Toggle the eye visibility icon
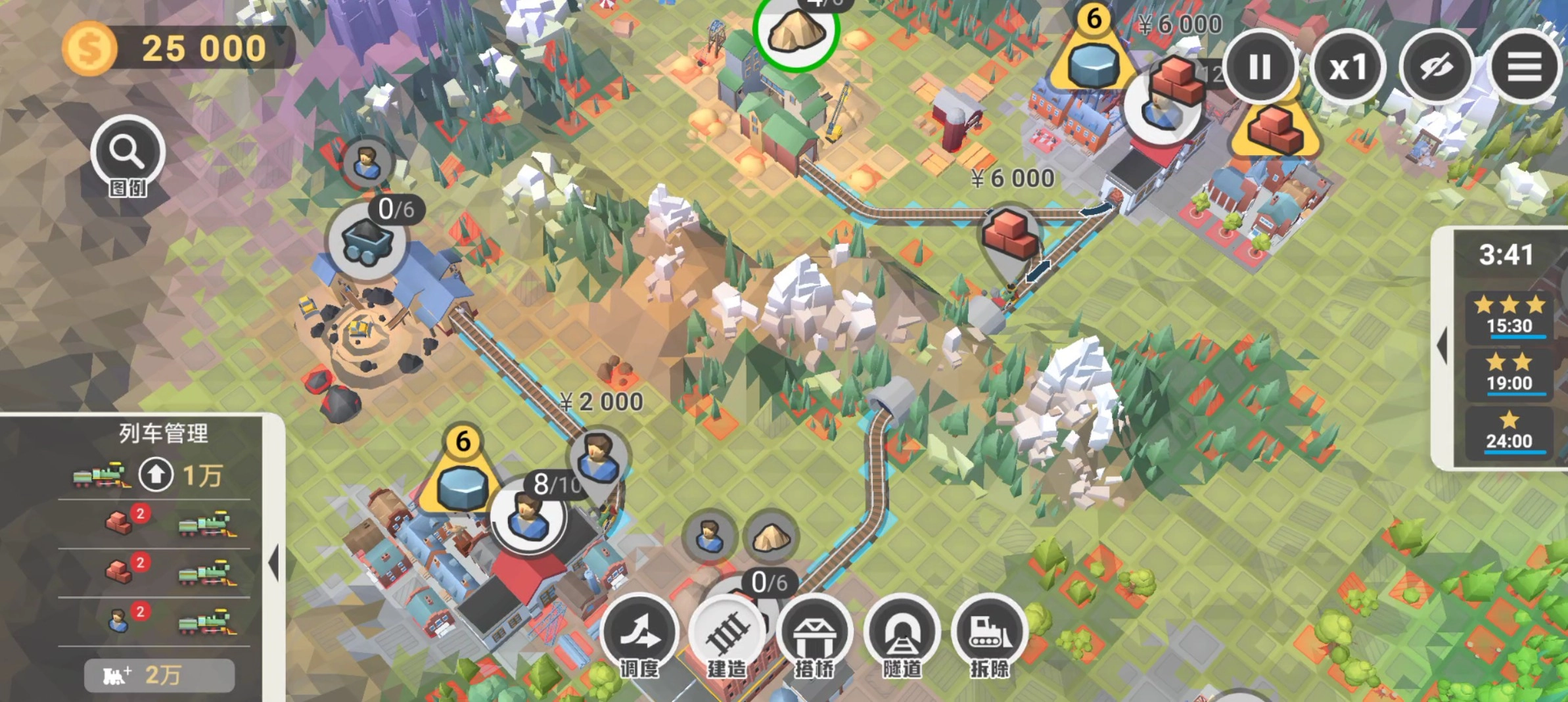 pyautogui.click(x=1436, y=67)
